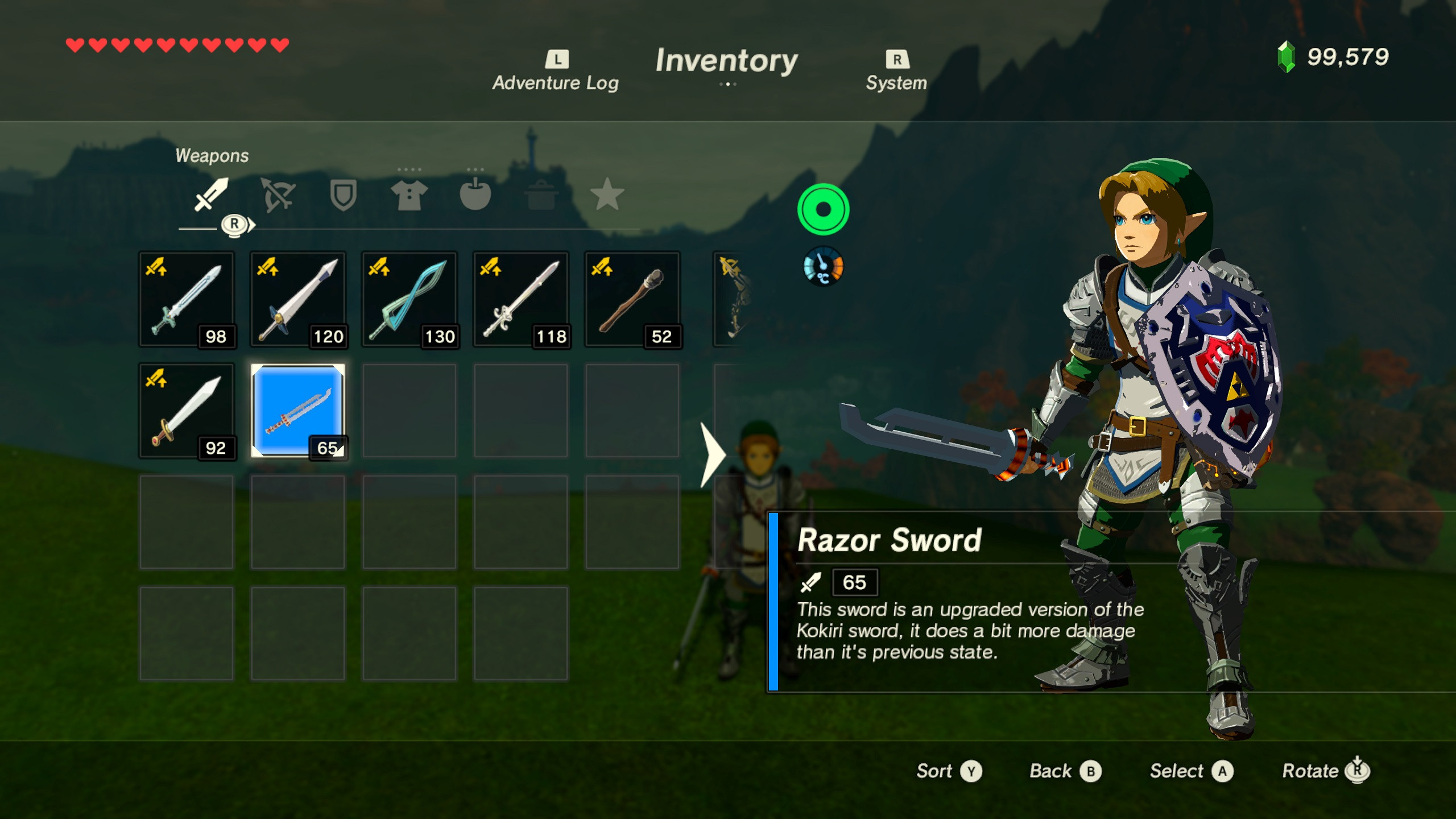This screenshot has height=819, width=1456.
Task: Click the page indicator dots under Inventory
Action: coord(728,83)
